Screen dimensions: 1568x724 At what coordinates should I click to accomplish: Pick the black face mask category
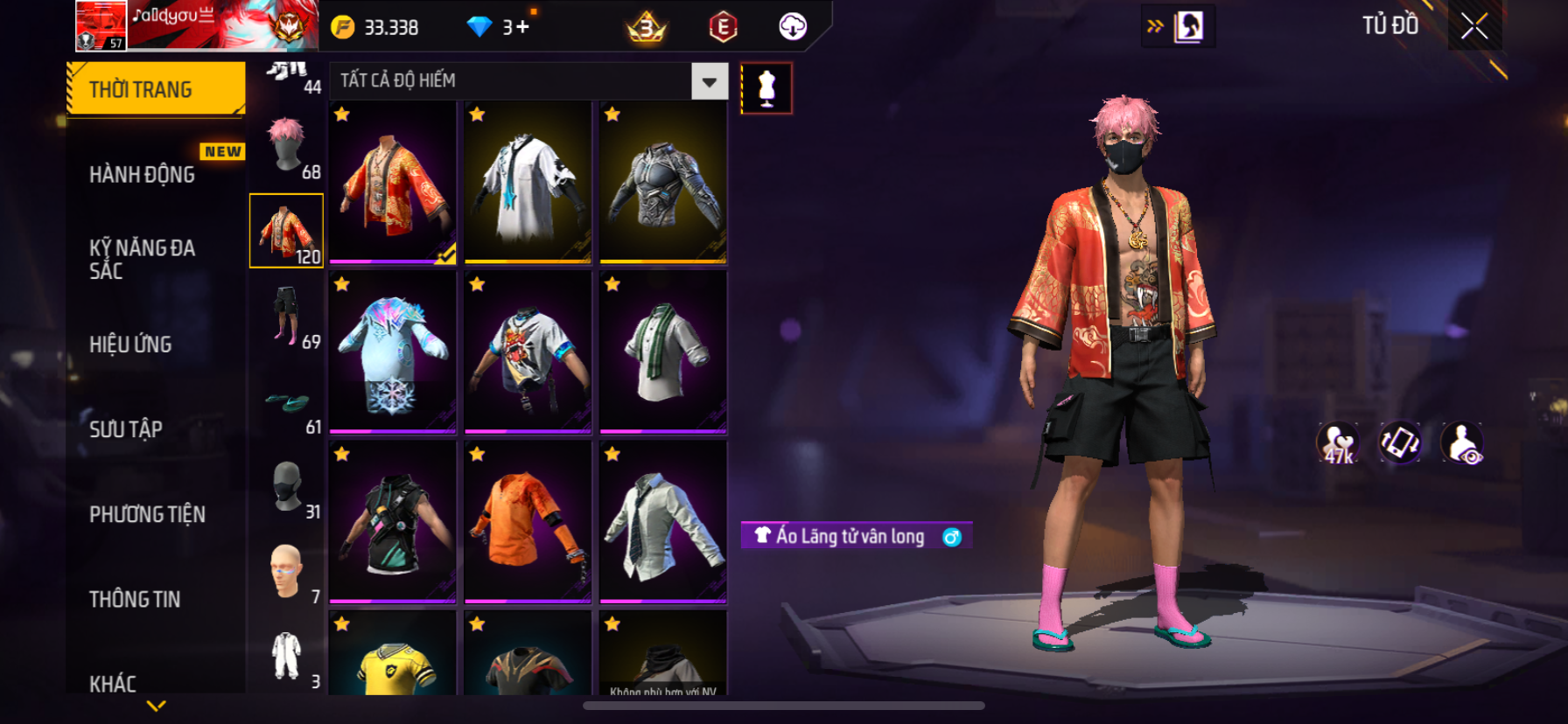[286, 486]
